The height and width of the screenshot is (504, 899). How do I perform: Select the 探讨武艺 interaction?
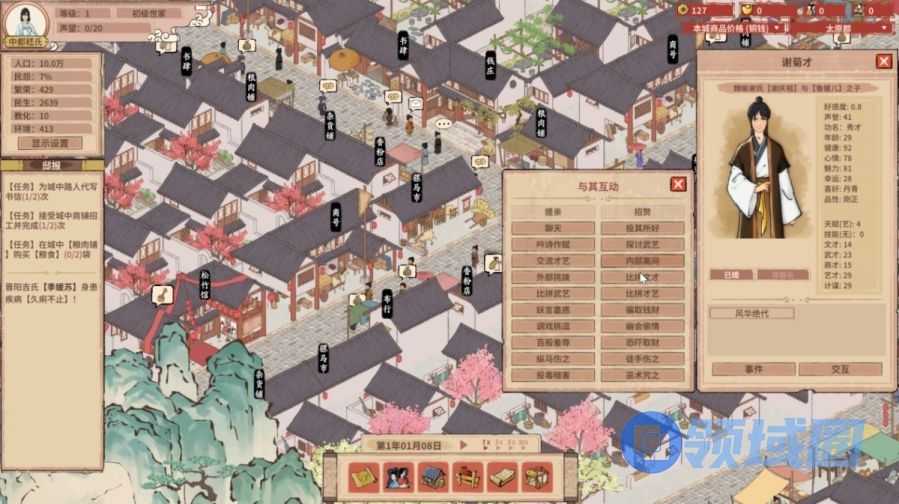tap(643, 244)
